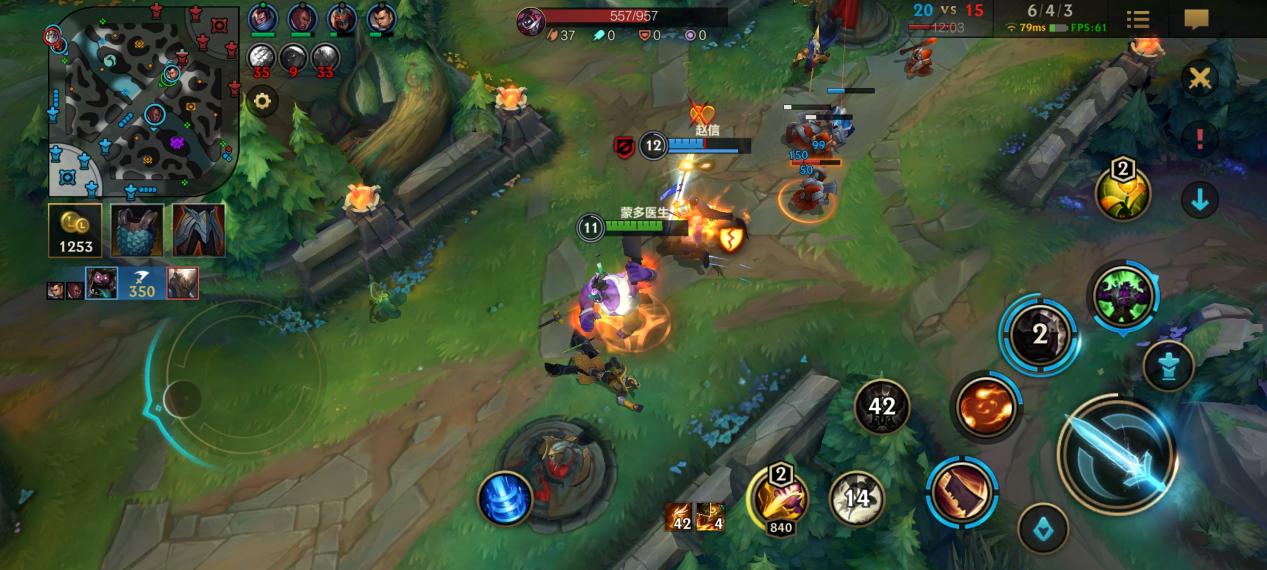Tap the blue swirl recall button
The image size is (1267, 570).
coord(504,497)
